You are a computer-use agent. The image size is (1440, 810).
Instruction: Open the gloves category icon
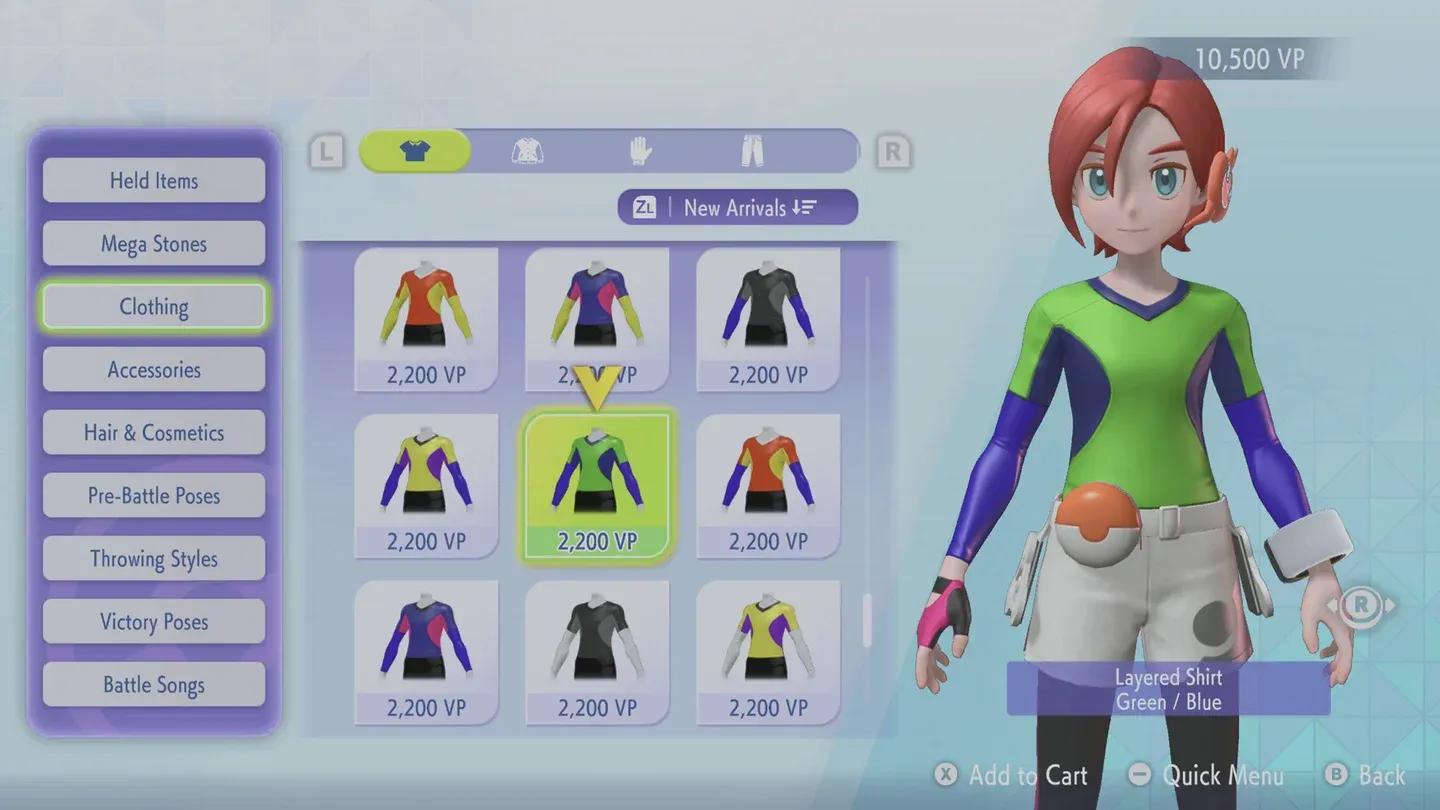[639, 150]
